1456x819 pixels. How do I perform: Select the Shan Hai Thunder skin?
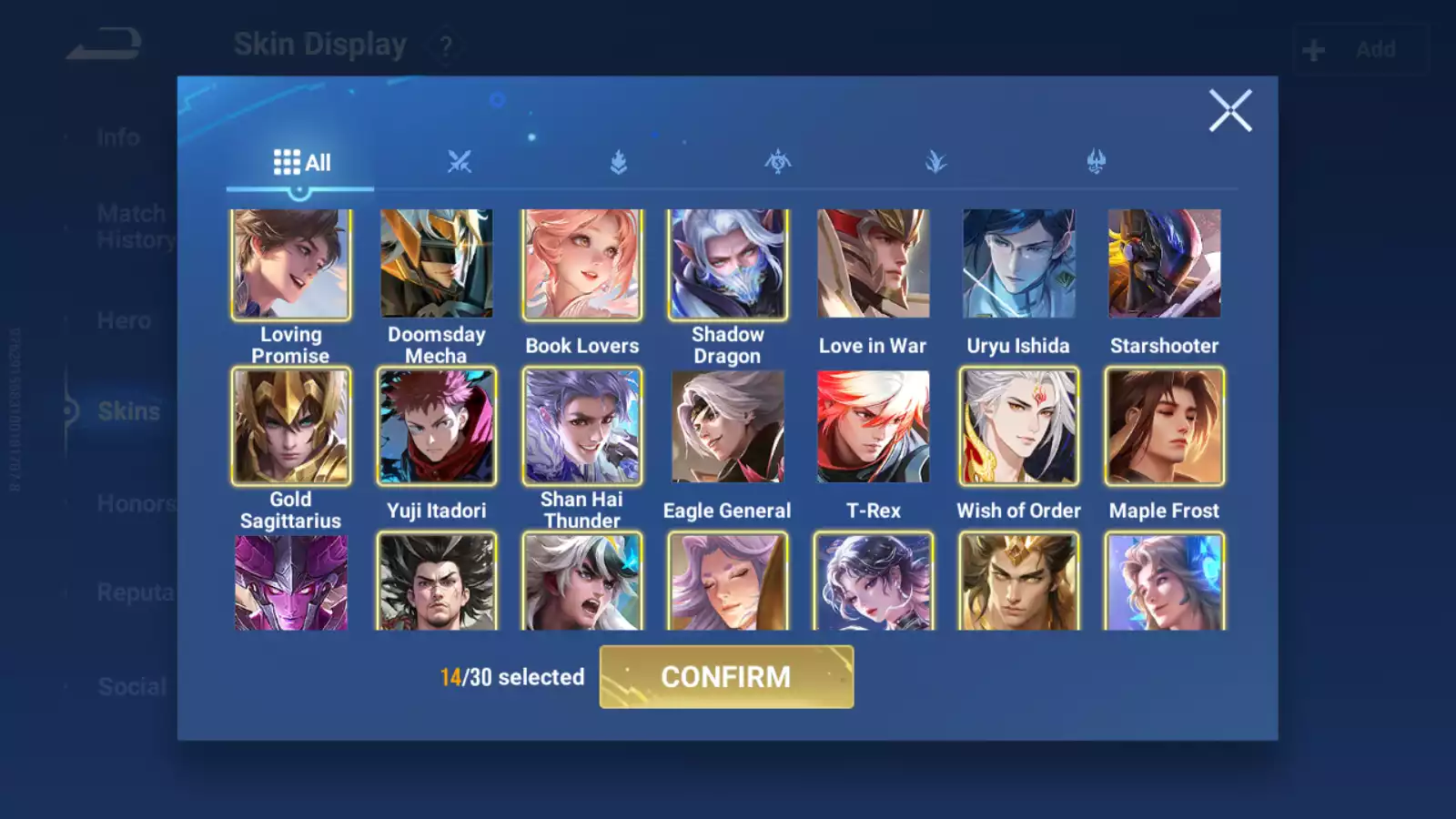tap(582, 426)
